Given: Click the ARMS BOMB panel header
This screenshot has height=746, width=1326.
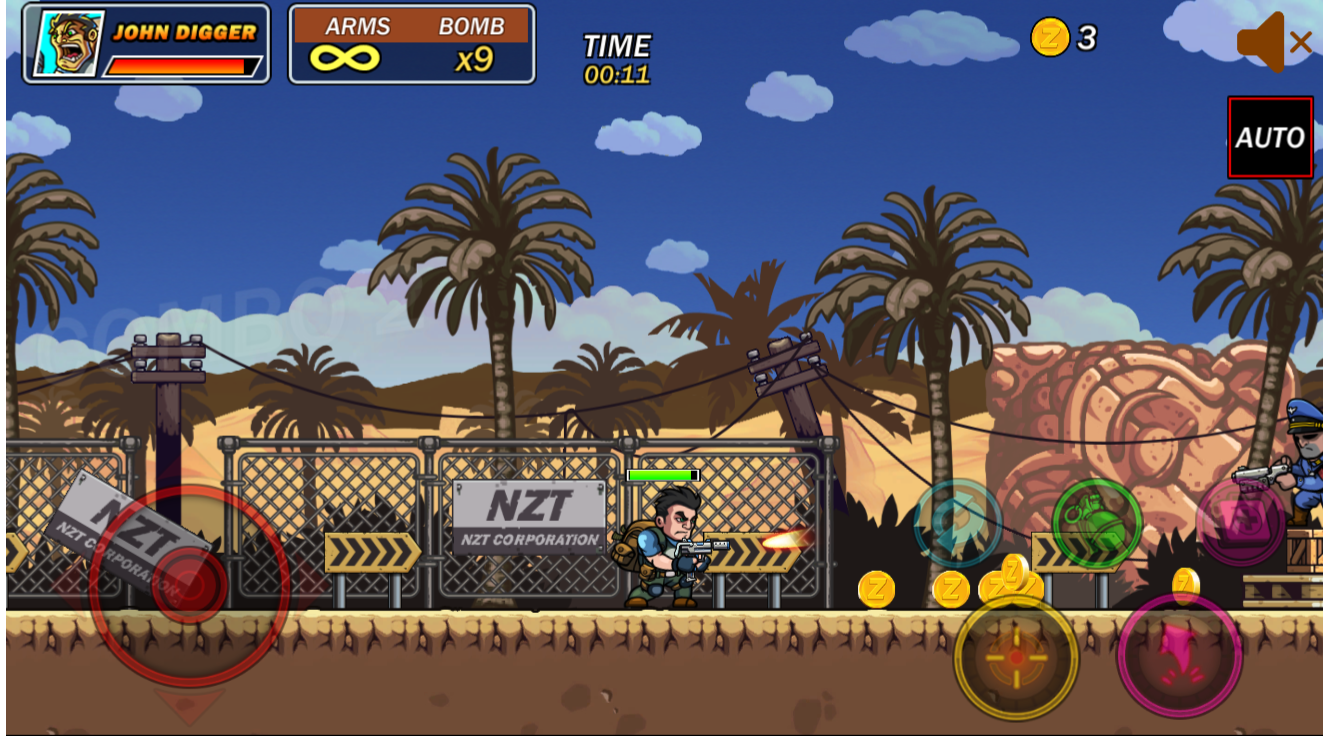Looking at the screenshot, I should [412, 26].
